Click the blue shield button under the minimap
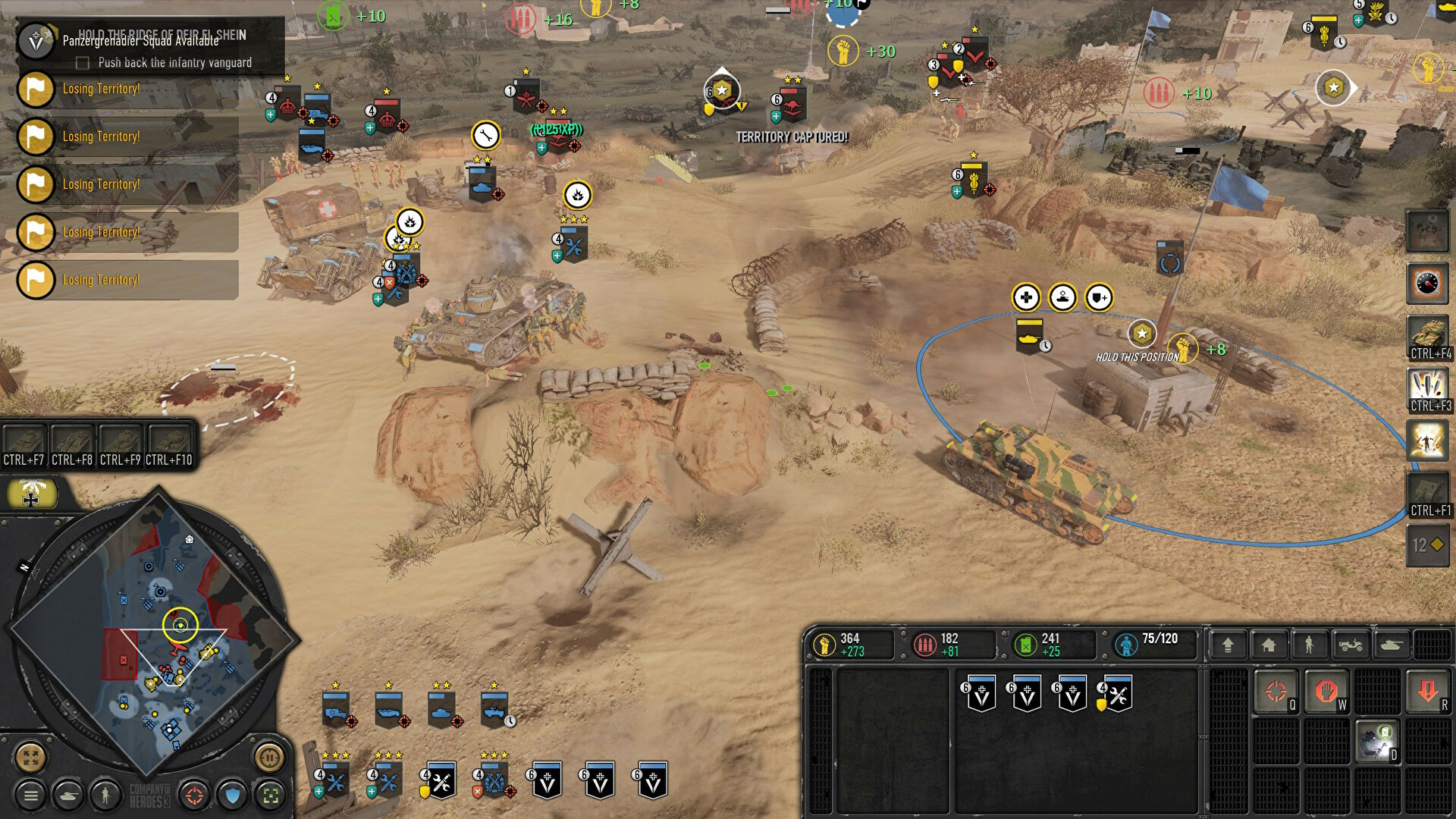The image size is (1456, 819). click(233, 795)
